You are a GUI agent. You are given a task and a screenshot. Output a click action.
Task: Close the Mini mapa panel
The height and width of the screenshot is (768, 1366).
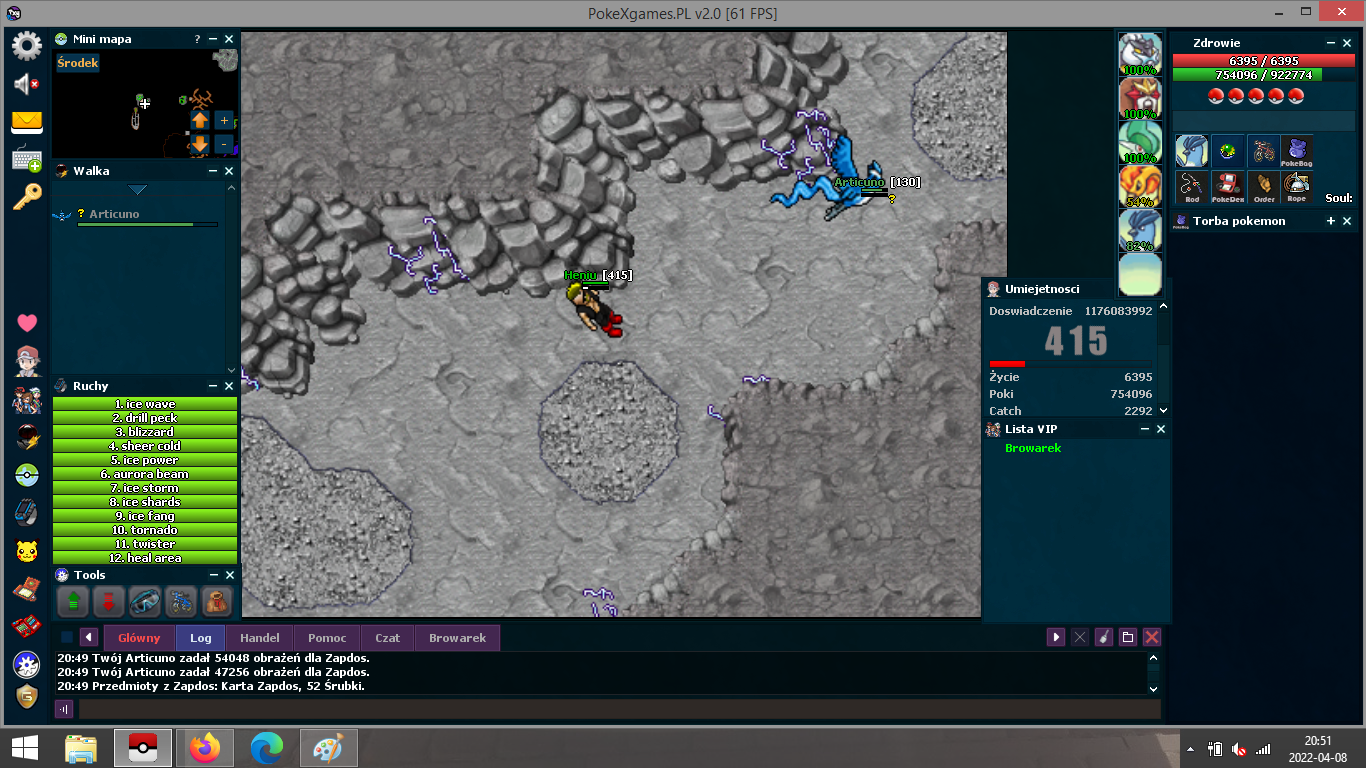pos(229,39)
